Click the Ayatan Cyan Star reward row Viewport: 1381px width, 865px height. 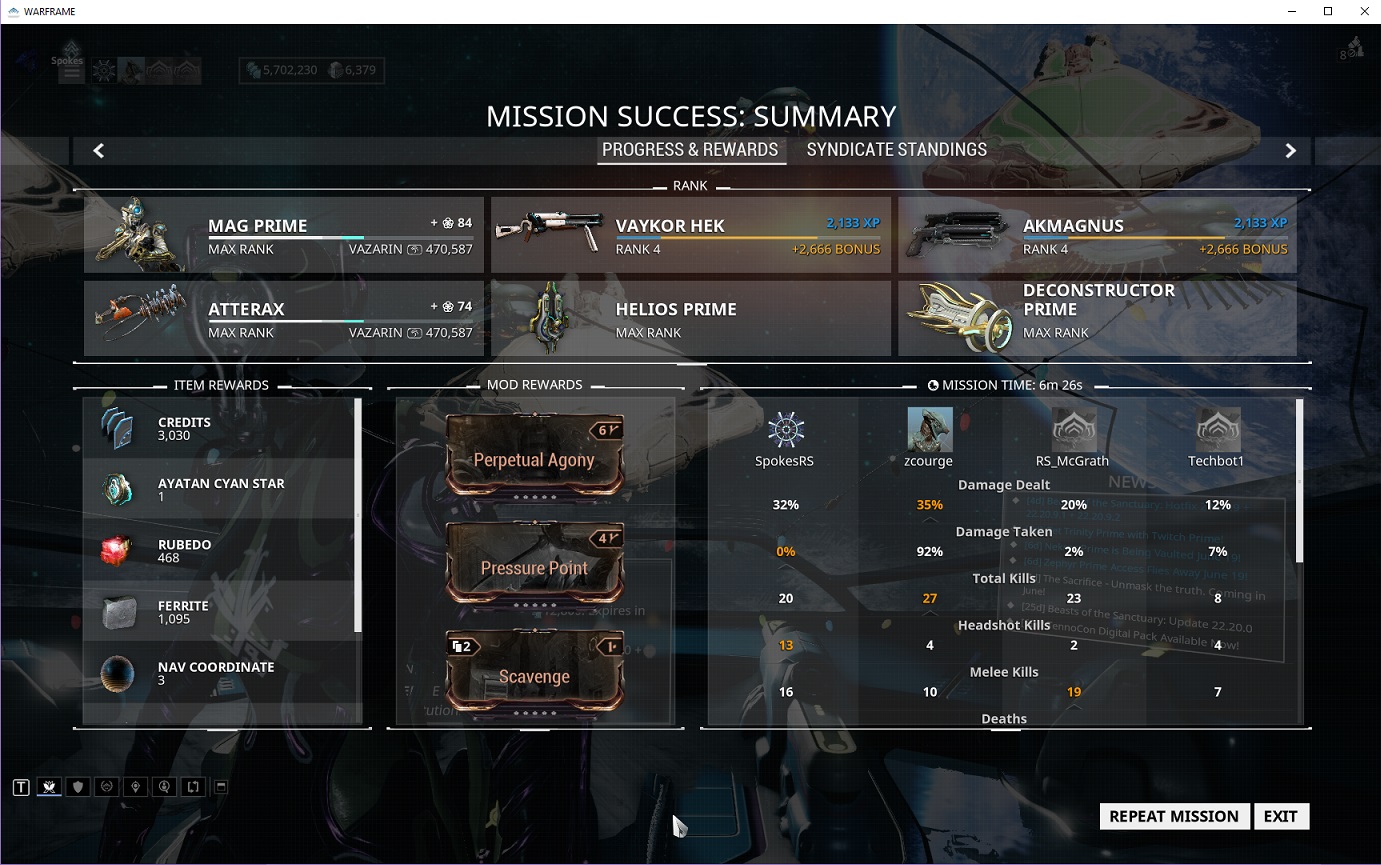click(220, 490)
